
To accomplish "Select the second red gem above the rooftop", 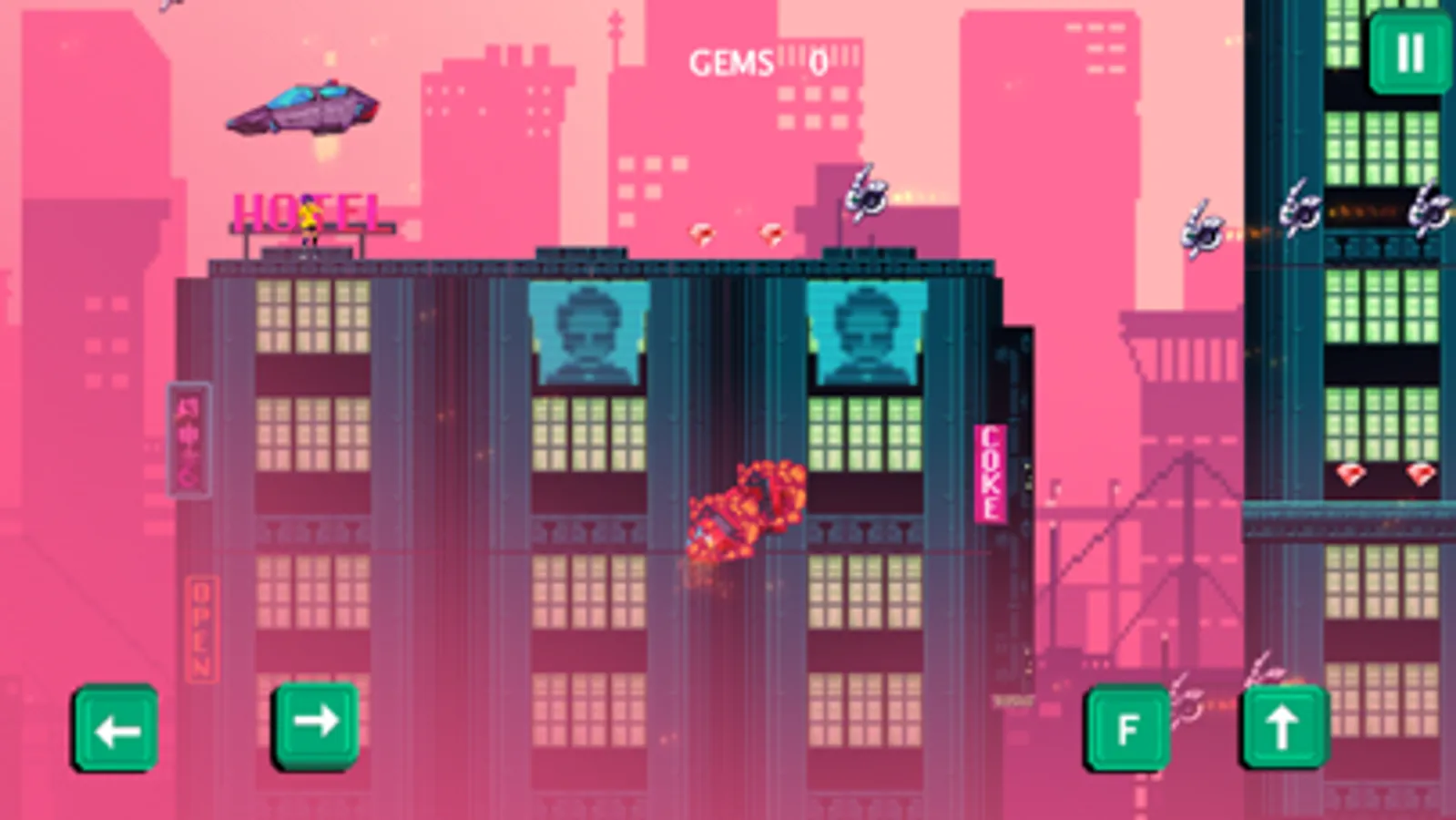I will point(769,235).
